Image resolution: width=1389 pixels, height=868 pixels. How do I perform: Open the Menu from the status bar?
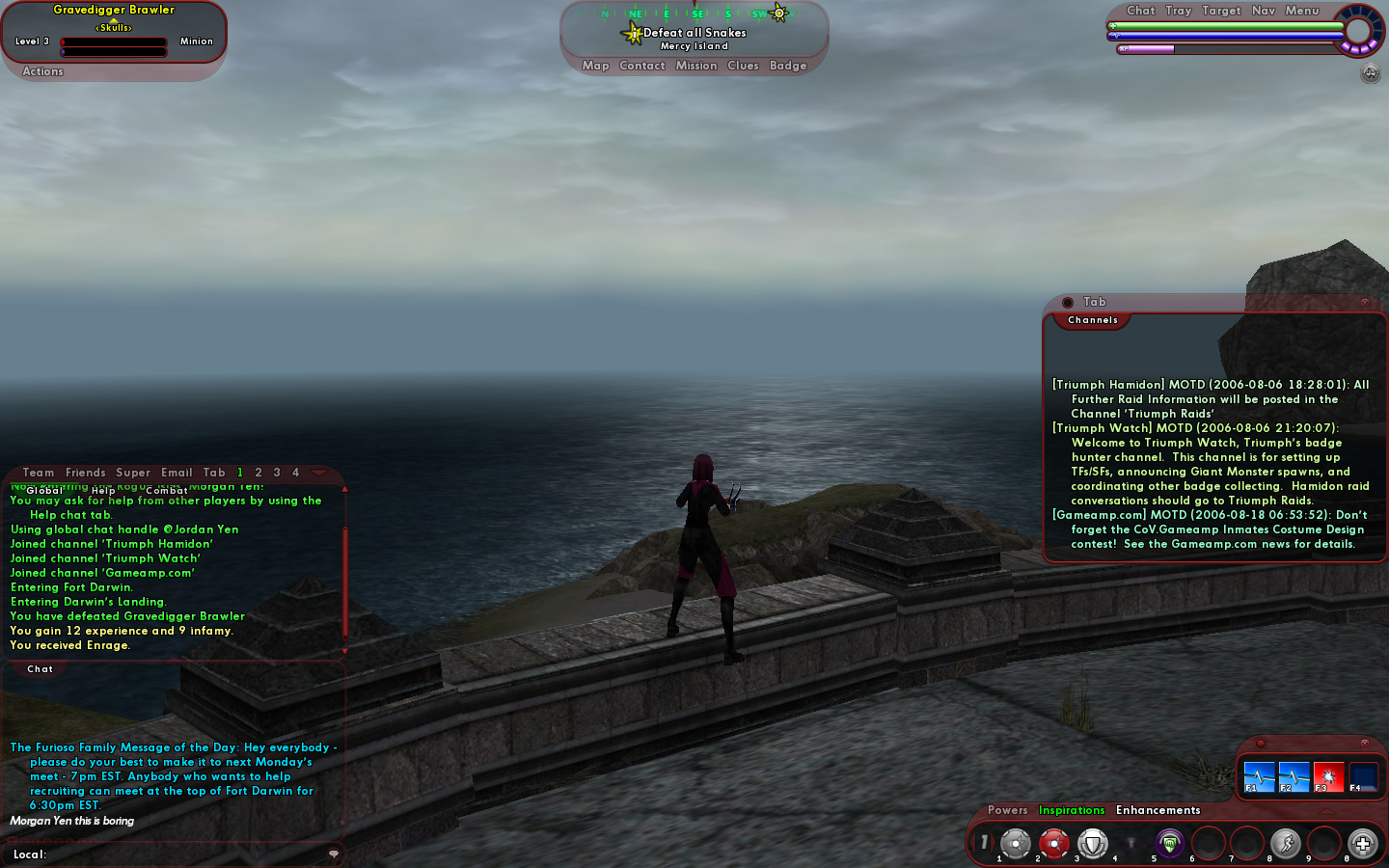(1302, 11)
